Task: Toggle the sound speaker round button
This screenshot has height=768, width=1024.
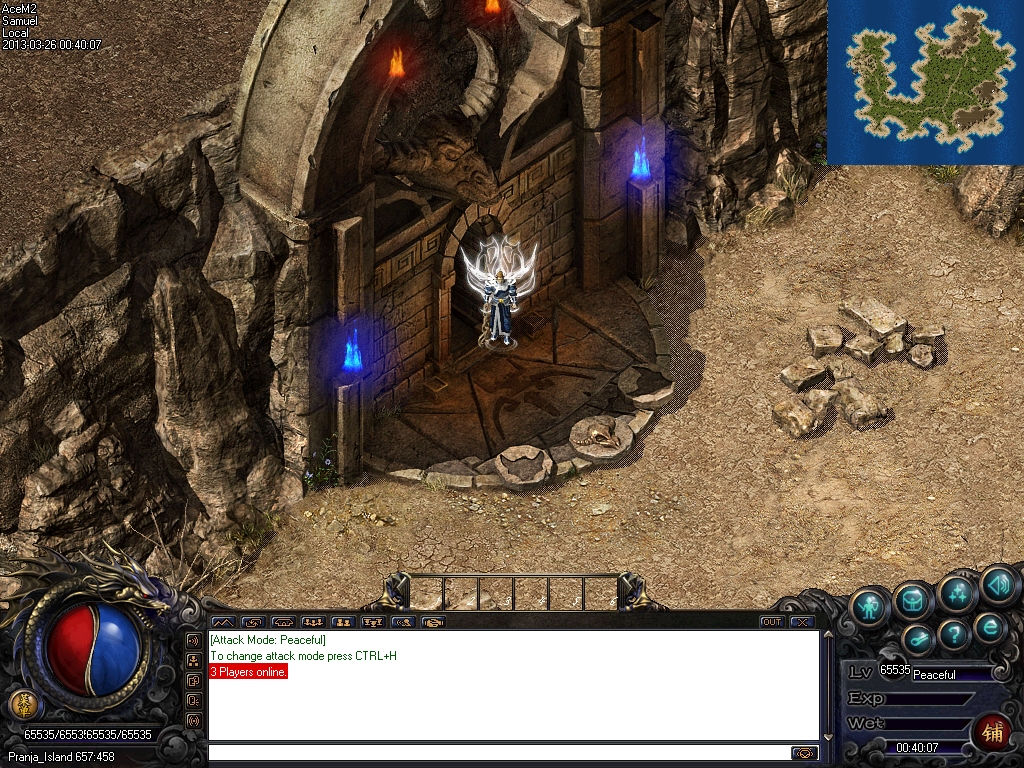Action: point(998,584)
